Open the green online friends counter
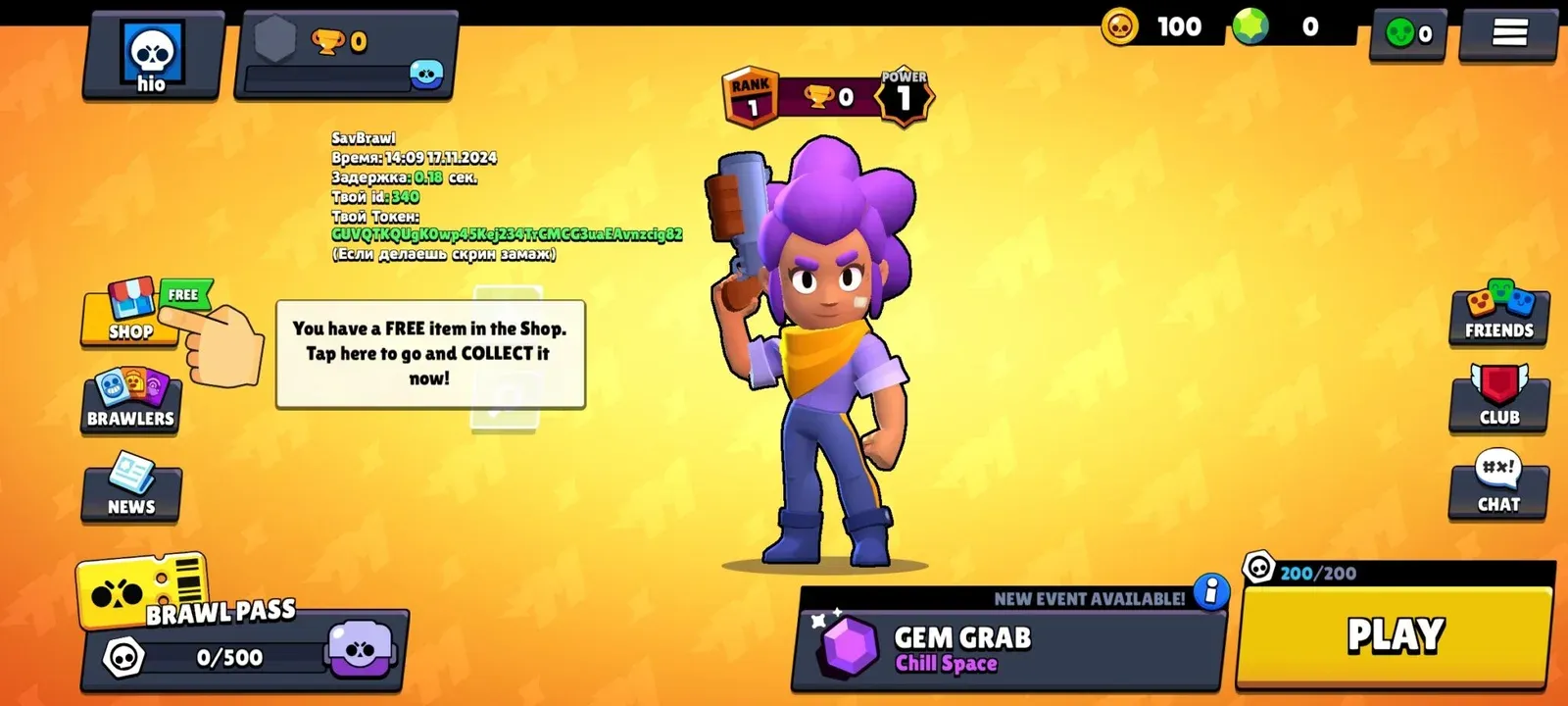Image resolution: width=1568 pixels, height=706 pixels. (1408, 34)
